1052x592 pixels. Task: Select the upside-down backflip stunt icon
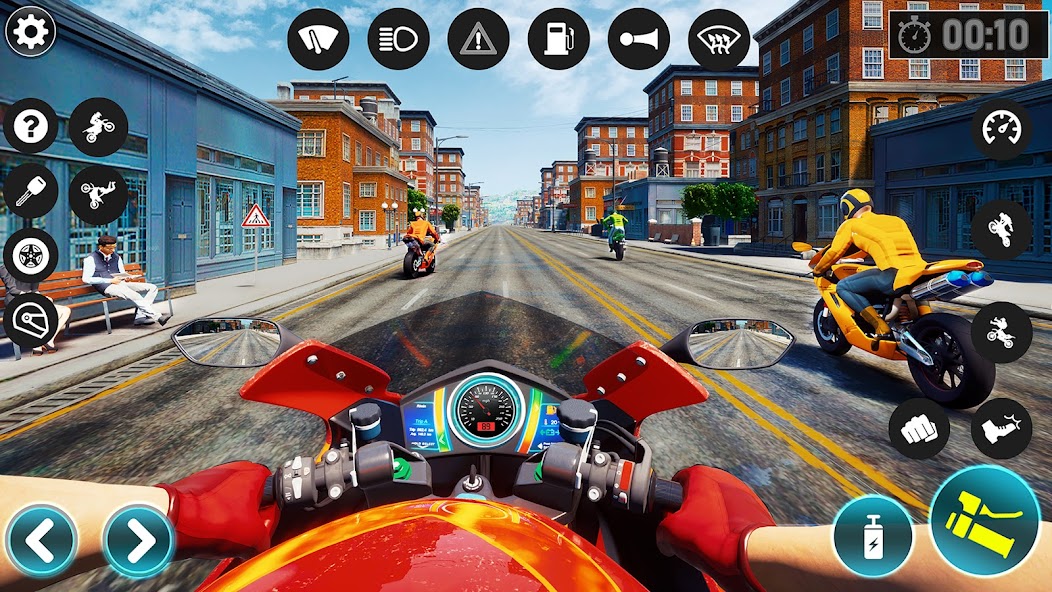coord(98,194)
